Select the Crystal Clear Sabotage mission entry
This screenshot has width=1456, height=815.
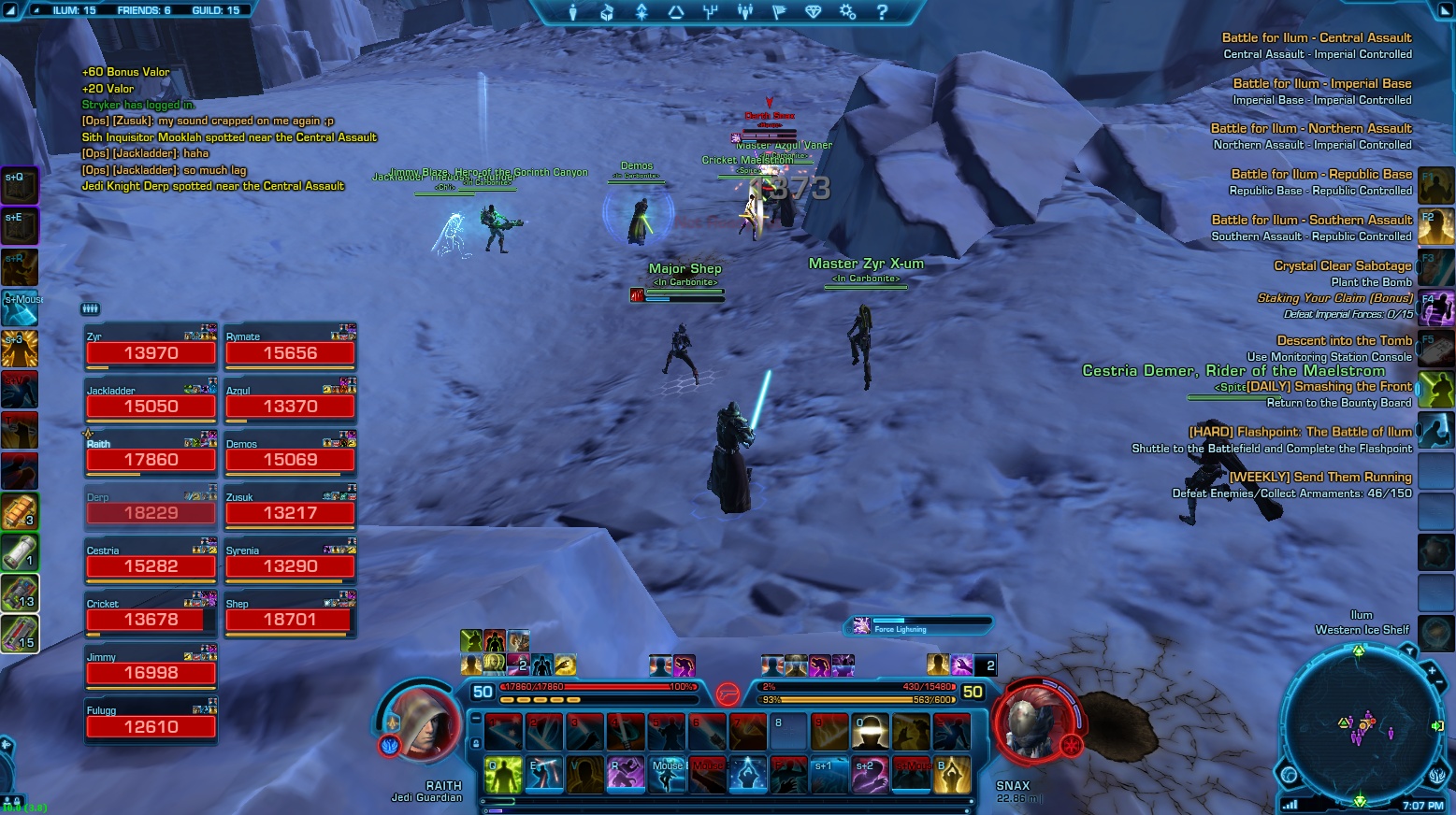(x=1342, y=266)
